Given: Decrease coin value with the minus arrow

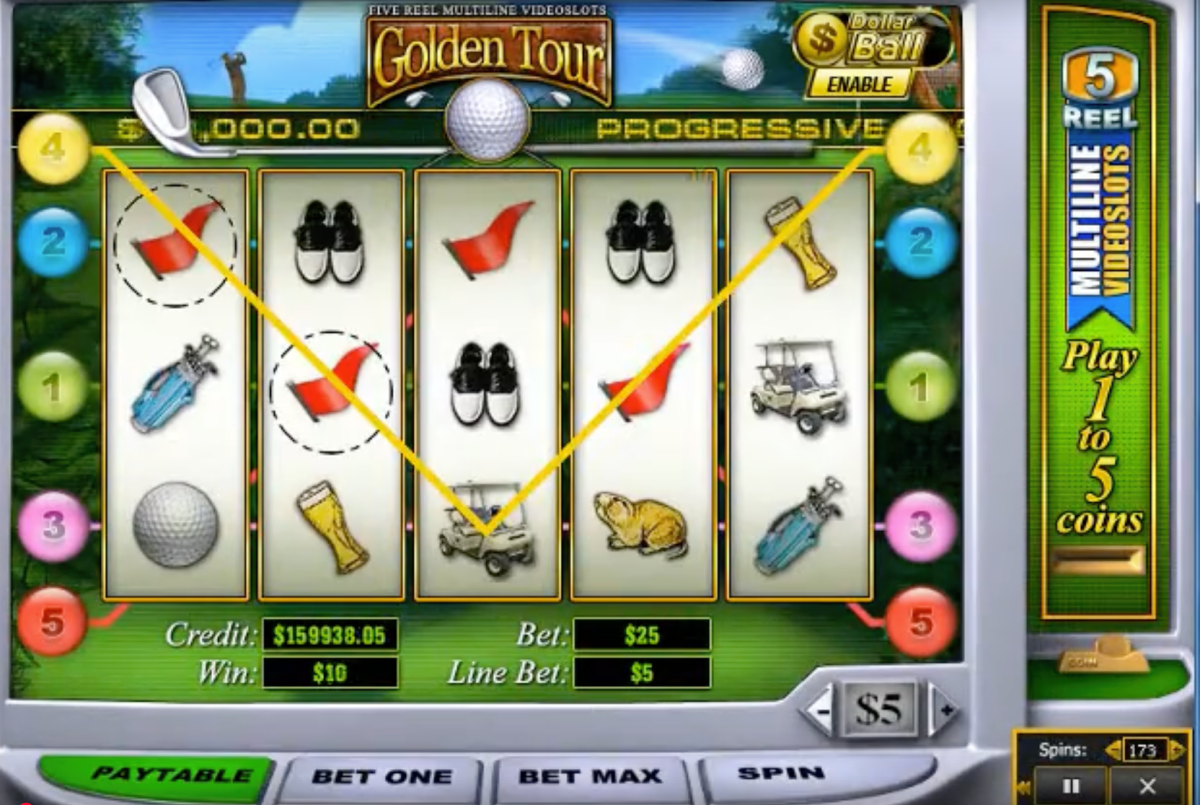Looking at the screenshot, I should click(819, 711).
